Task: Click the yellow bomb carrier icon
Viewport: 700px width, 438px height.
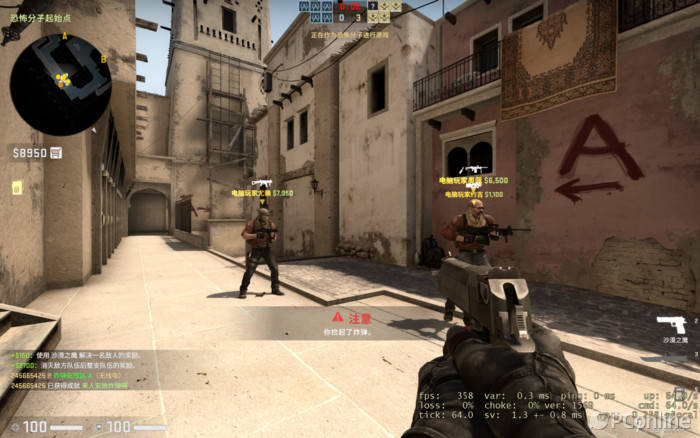Action: point(17,187)
